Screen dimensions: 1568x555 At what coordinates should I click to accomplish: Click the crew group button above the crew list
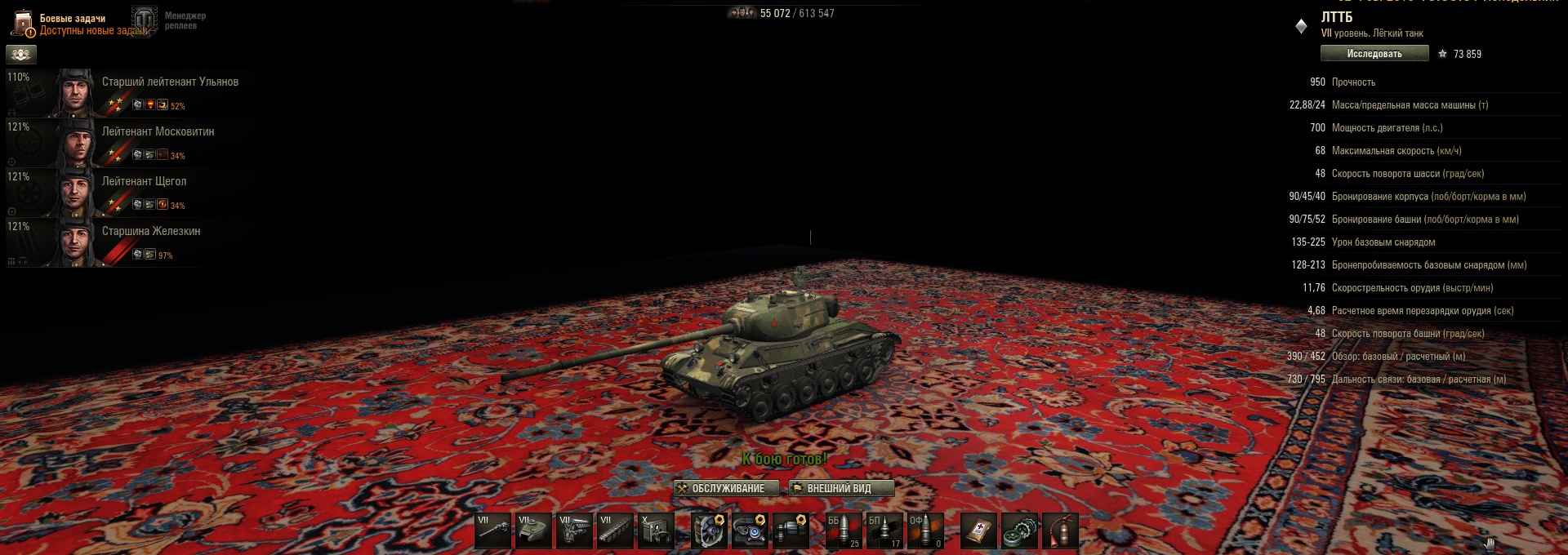21,55
